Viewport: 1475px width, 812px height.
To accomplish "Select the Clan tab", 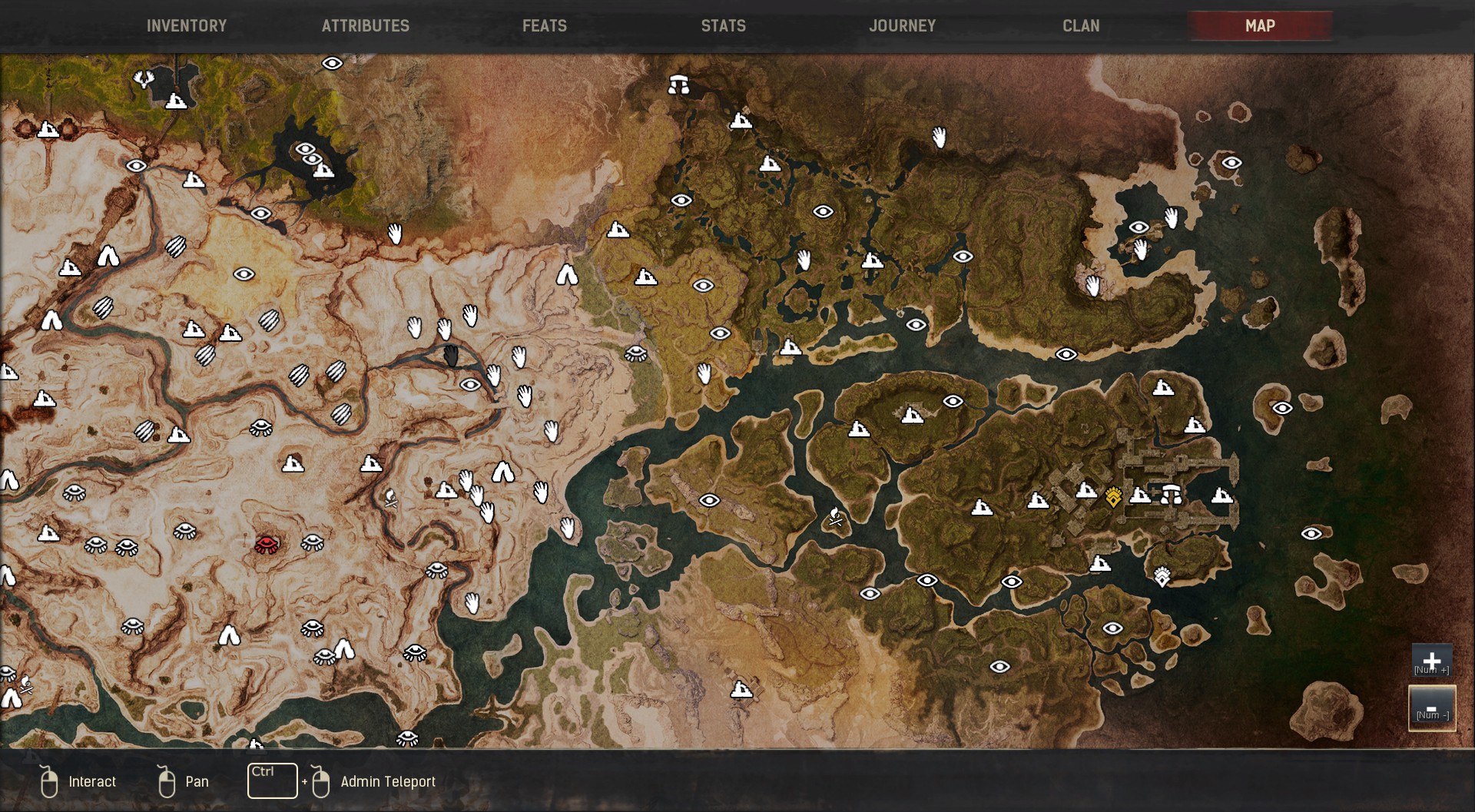I will [1081, 26].
